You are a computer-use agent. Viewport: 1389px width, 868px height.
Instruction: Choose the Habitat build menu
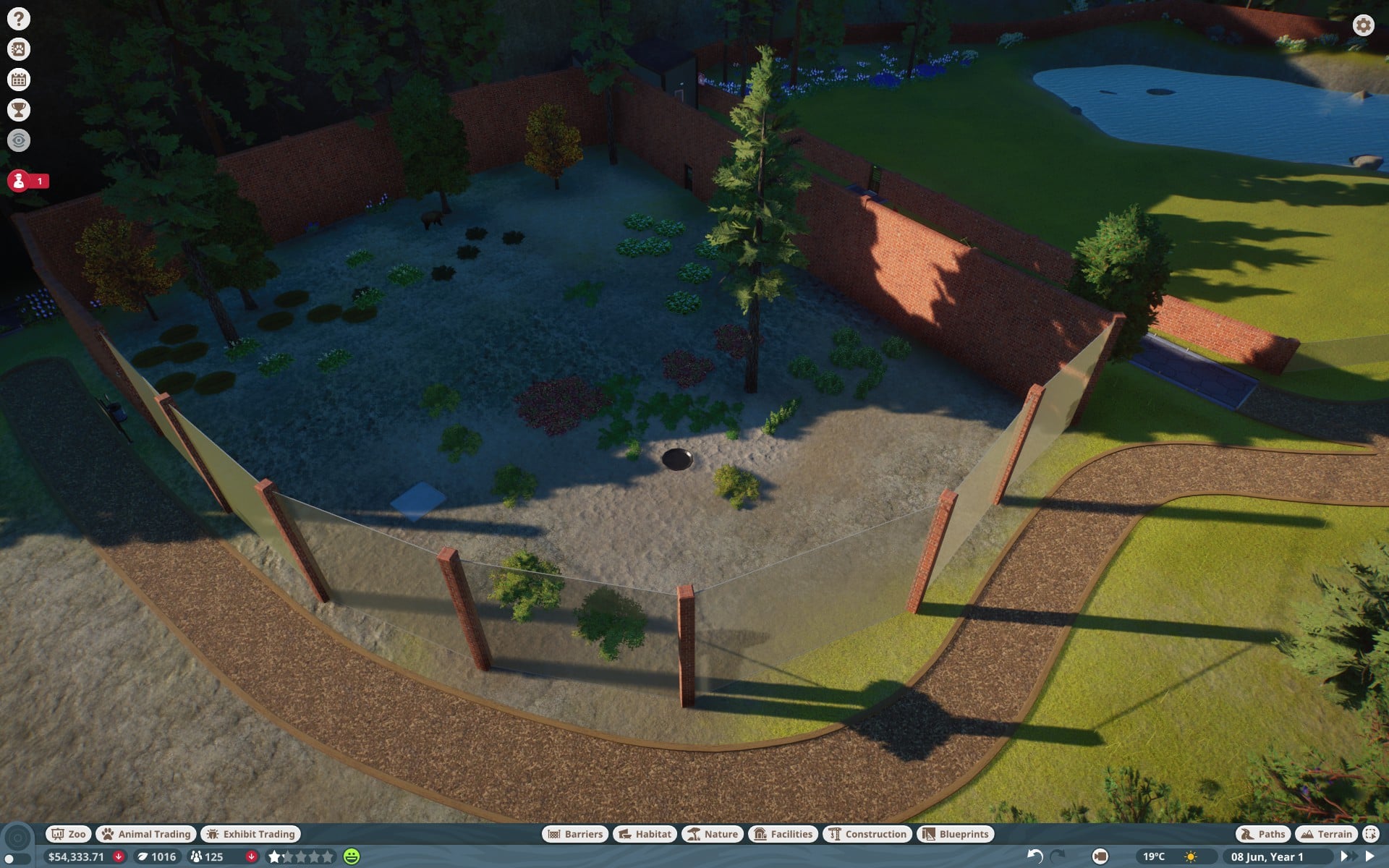pyautogui.click(x=645, y=834)
